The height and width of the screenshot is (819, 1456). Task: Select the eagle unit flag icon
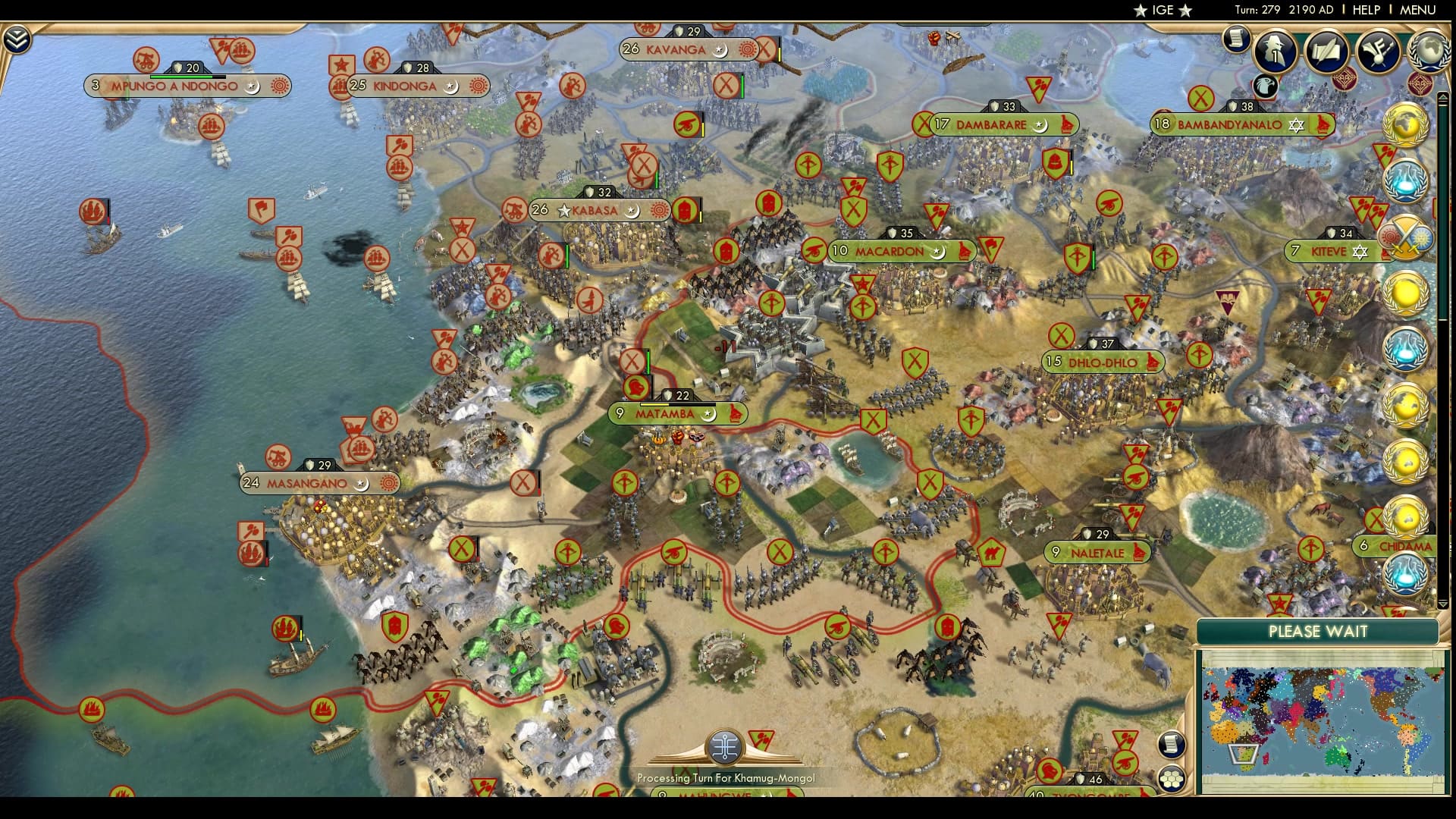[x=1266, y=86]
